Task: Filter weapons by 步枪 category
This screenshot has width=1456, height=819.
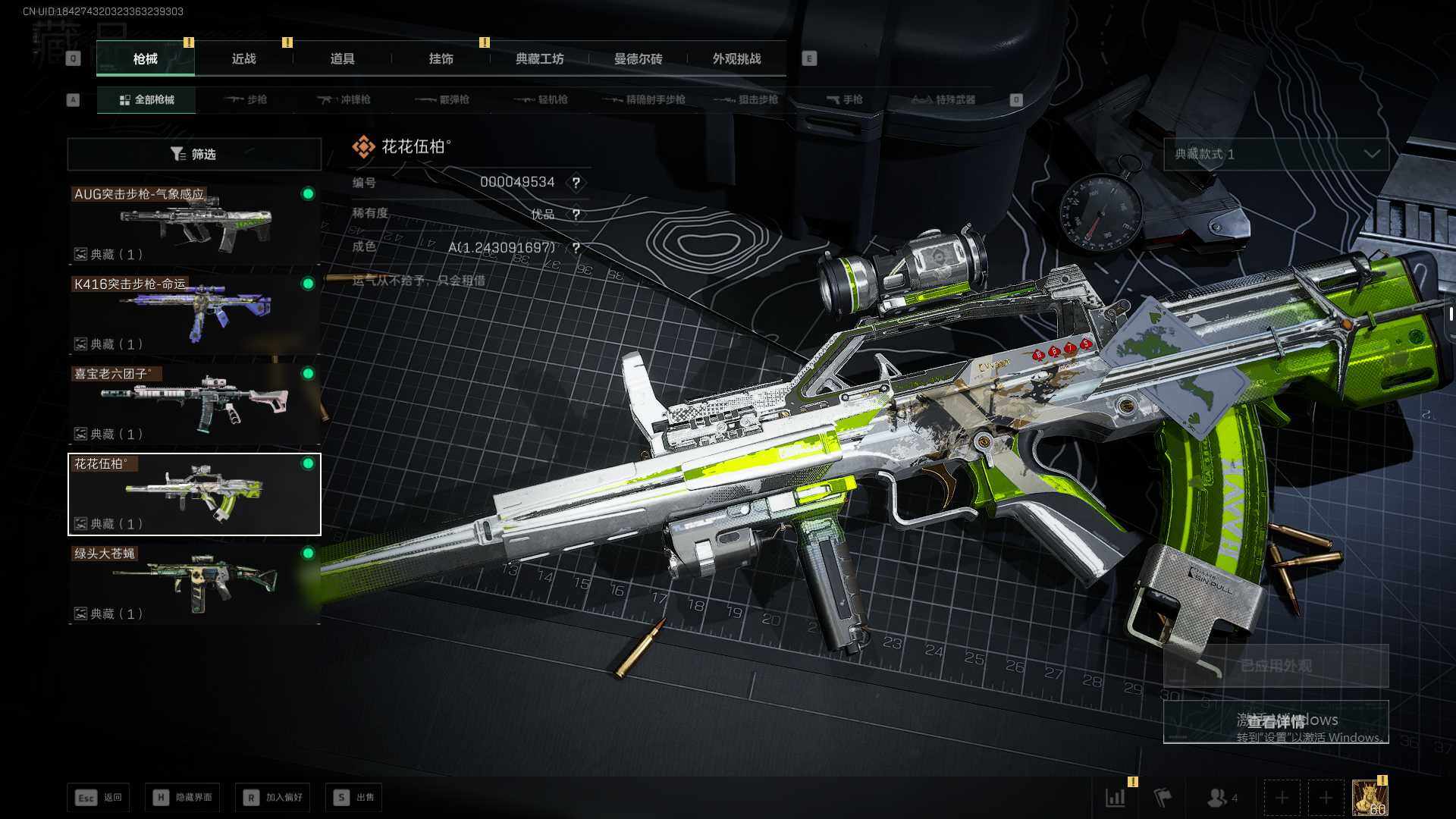Action: 247,99
